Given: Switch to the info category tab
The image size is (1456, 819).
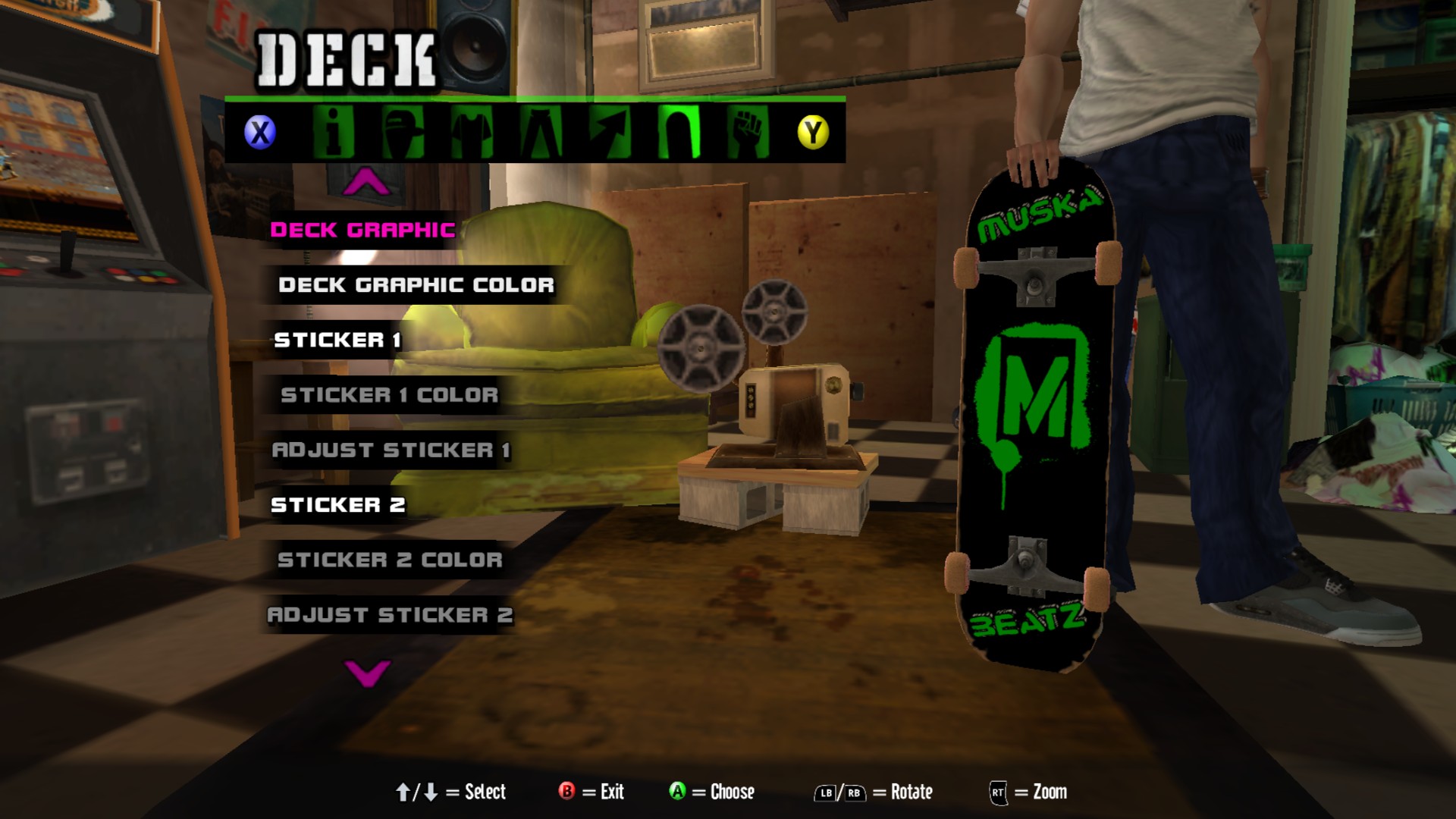Looking at the screenshot, I should point(334,132).
